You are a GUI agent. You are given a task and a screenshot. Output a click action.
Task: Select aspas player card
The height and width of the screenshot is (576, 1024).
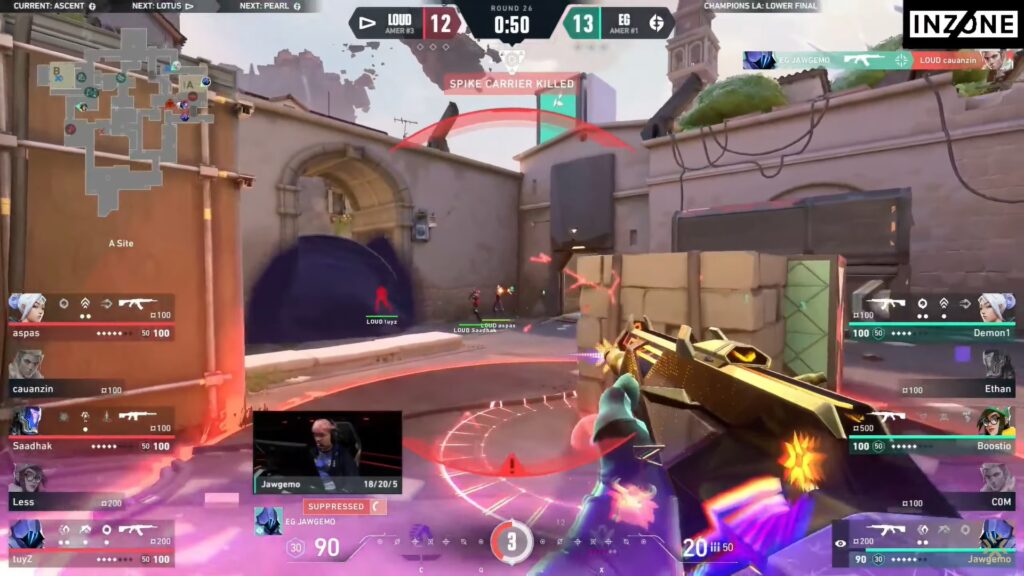click(91, 316)
